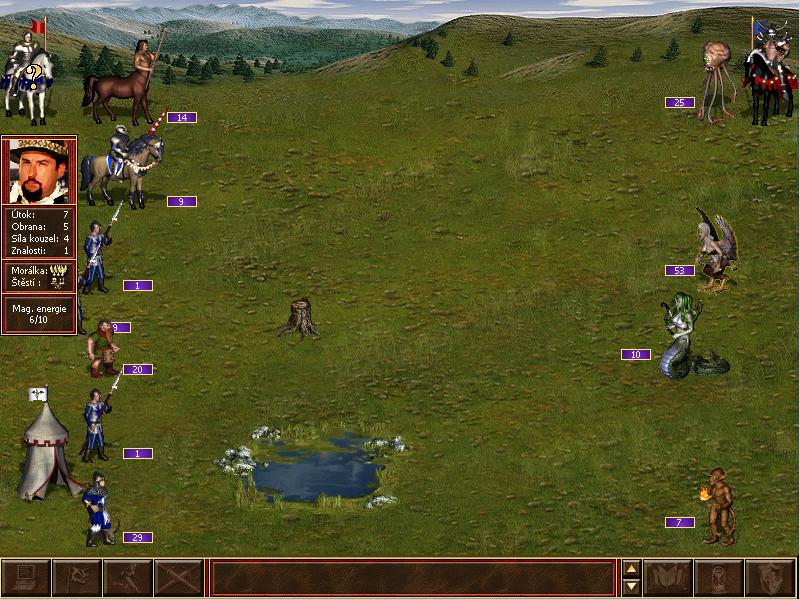The image size is (800, 600).
Task: Click the combat log message panel
Action: [x=411, y=578]
